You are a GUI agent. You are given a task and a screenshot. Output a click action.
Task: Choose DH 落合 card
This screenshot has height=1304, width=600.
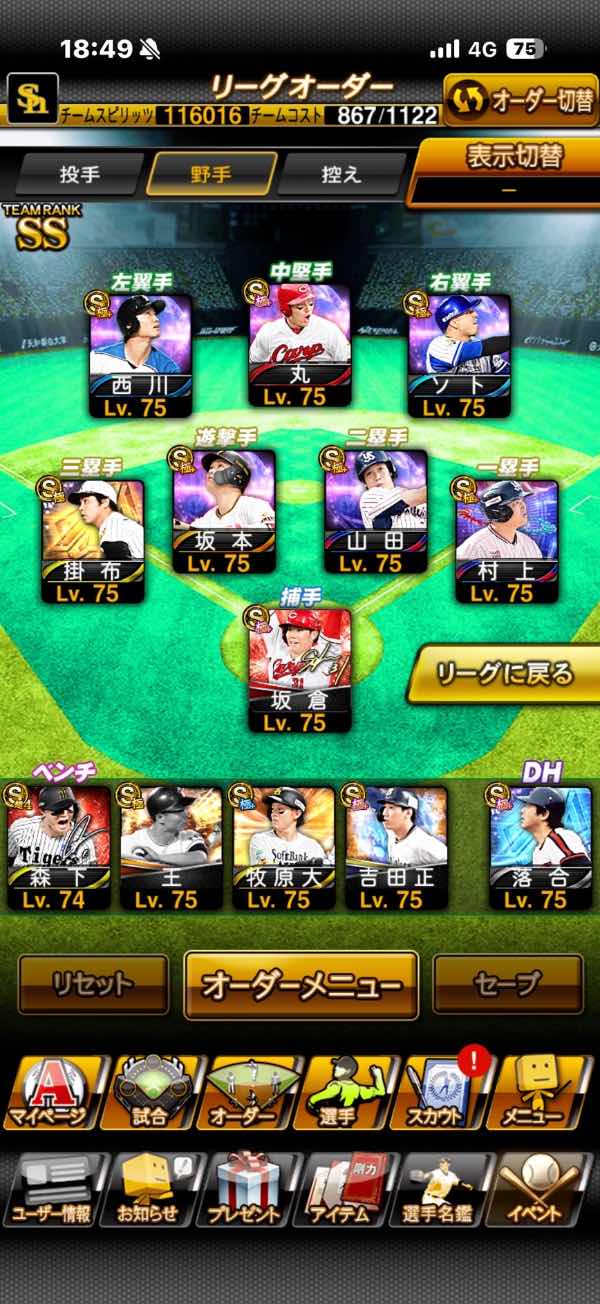coord(539,848)
